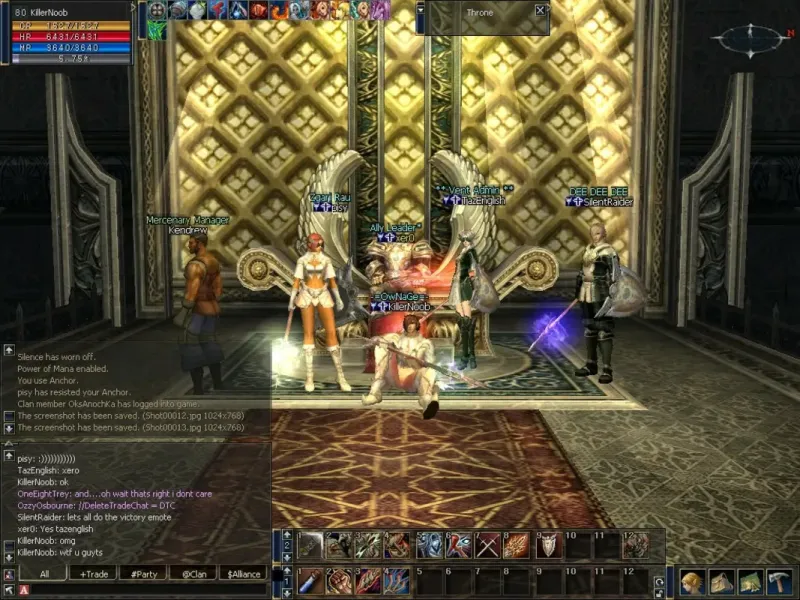Activate the fist skill icon
The image size is (800, 600).
coord(339,582)
